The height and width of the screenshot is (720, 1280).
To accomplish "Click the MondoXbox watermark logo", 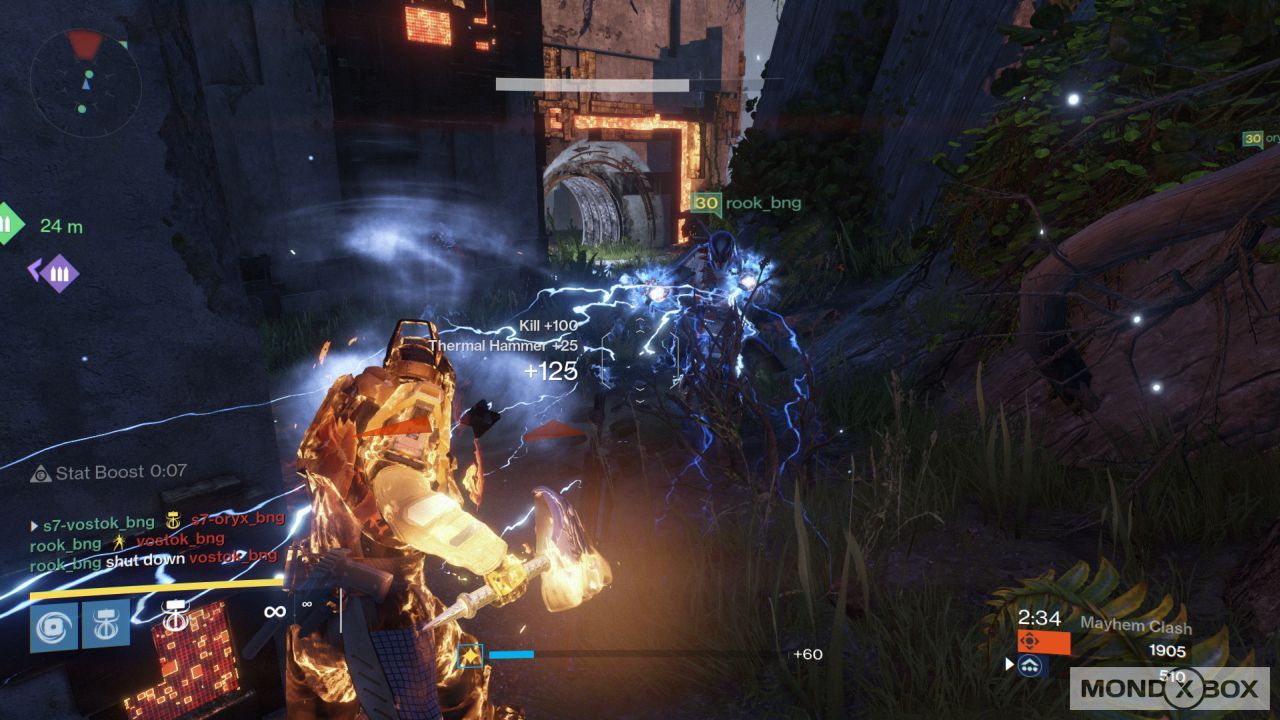I will pos(1169,689).
